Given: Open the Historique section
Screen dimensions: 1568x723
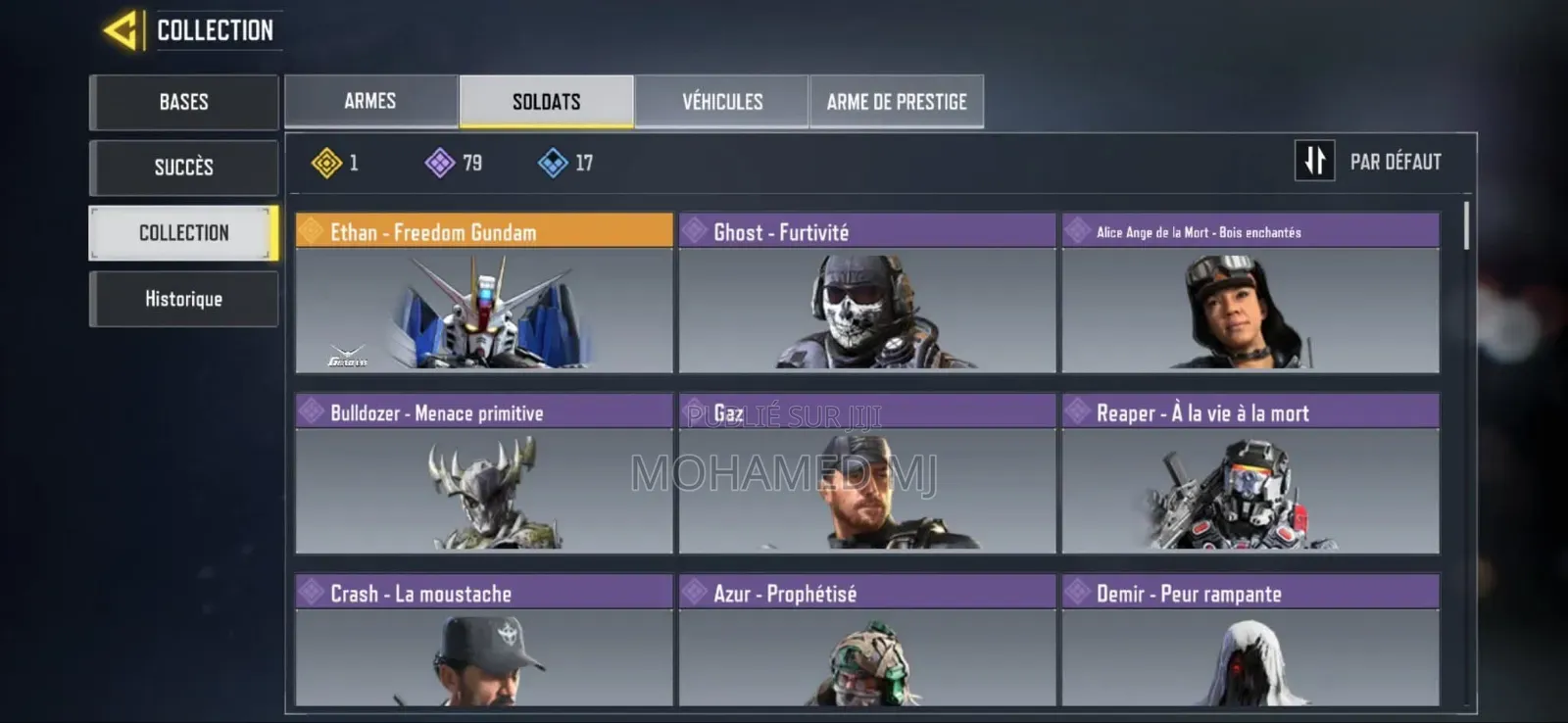Looking at the screenshot, I should pyautogui.click(x=183, y=299).
